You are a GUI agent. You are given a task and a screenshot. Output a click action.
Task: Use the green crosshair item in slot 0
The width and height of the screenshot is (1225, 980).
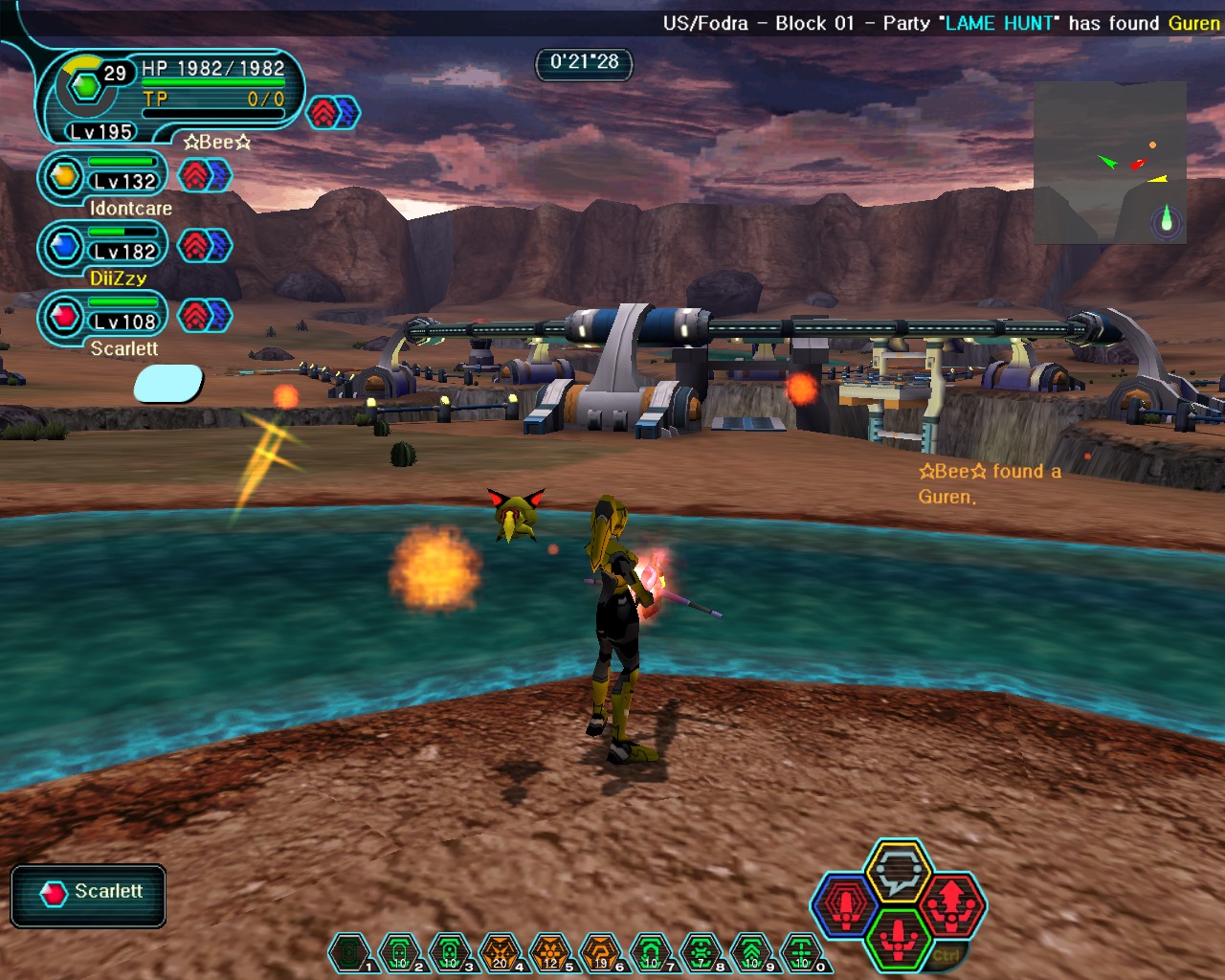(x=801, y=953)
